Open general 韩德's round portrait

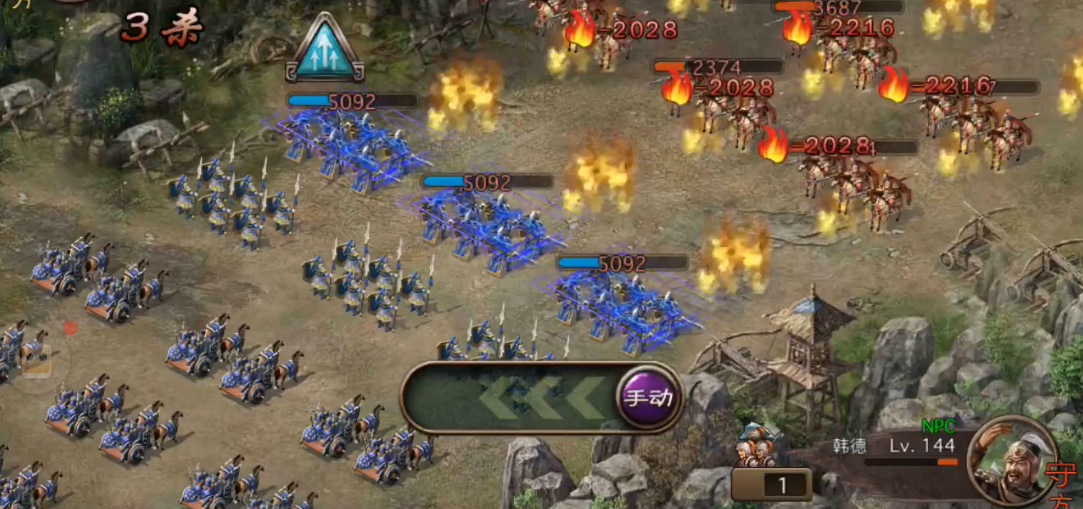coord(1011,460)
